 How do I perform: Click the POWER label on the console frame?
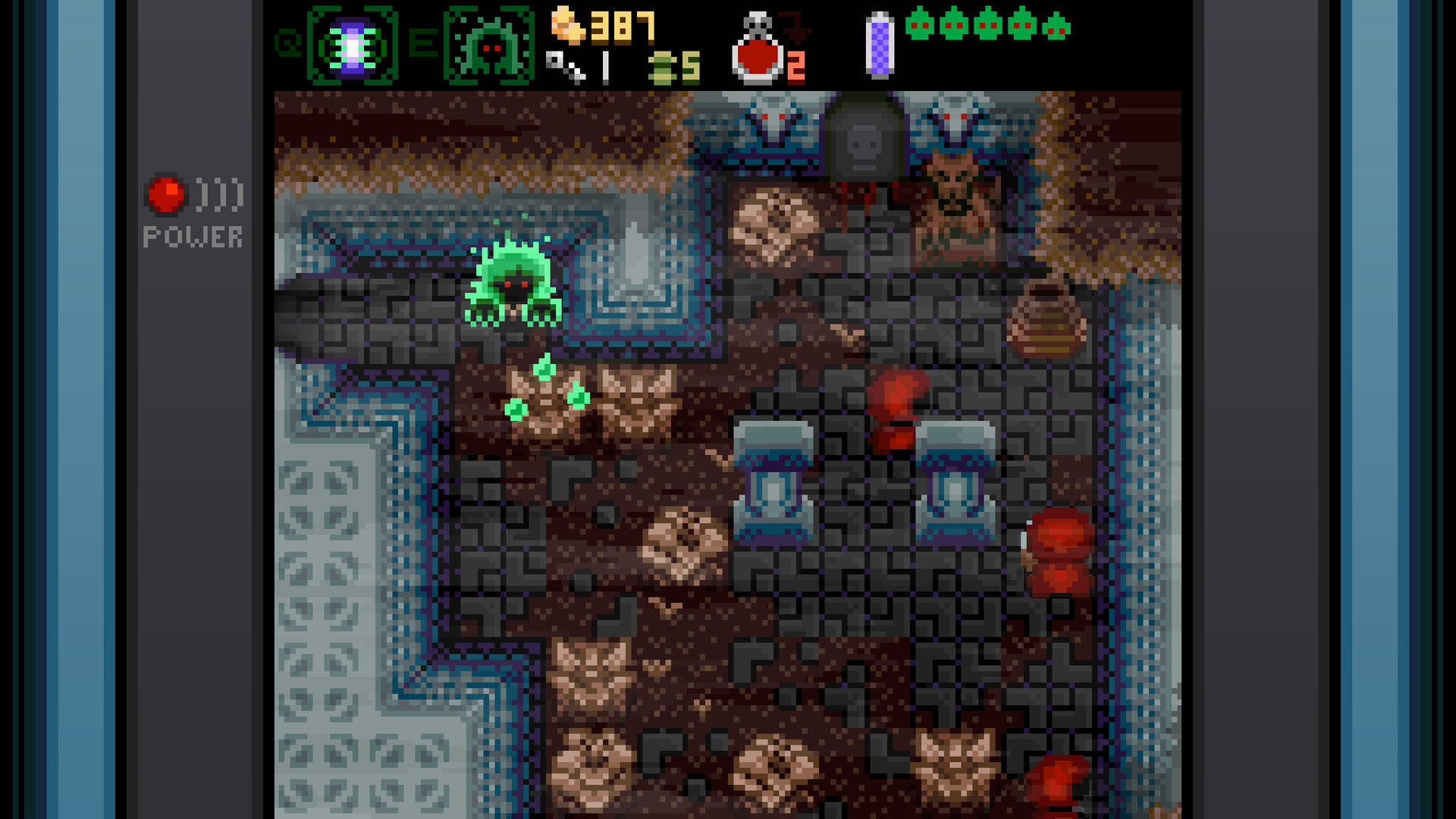193,237
